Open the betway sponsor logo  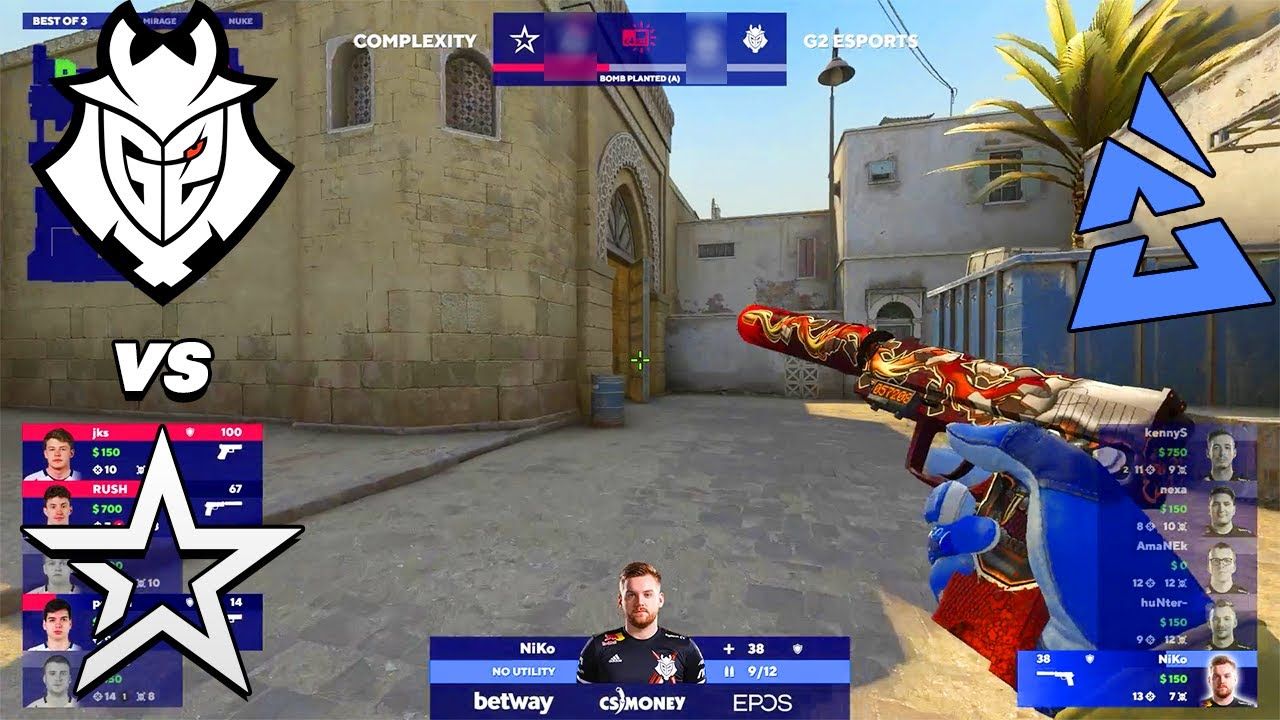tap(512, 702)
